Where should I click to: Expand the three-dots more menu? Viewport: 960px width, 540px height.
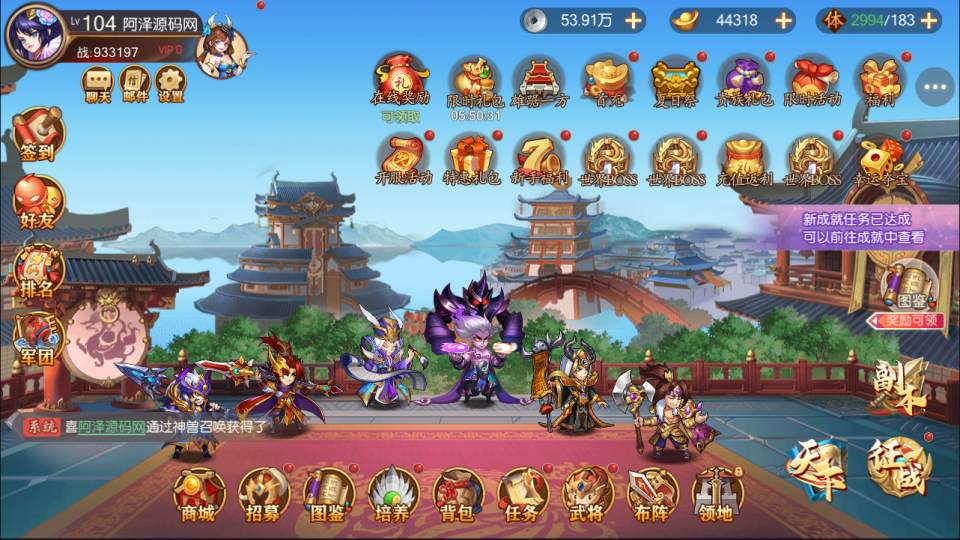pos(935,87)
